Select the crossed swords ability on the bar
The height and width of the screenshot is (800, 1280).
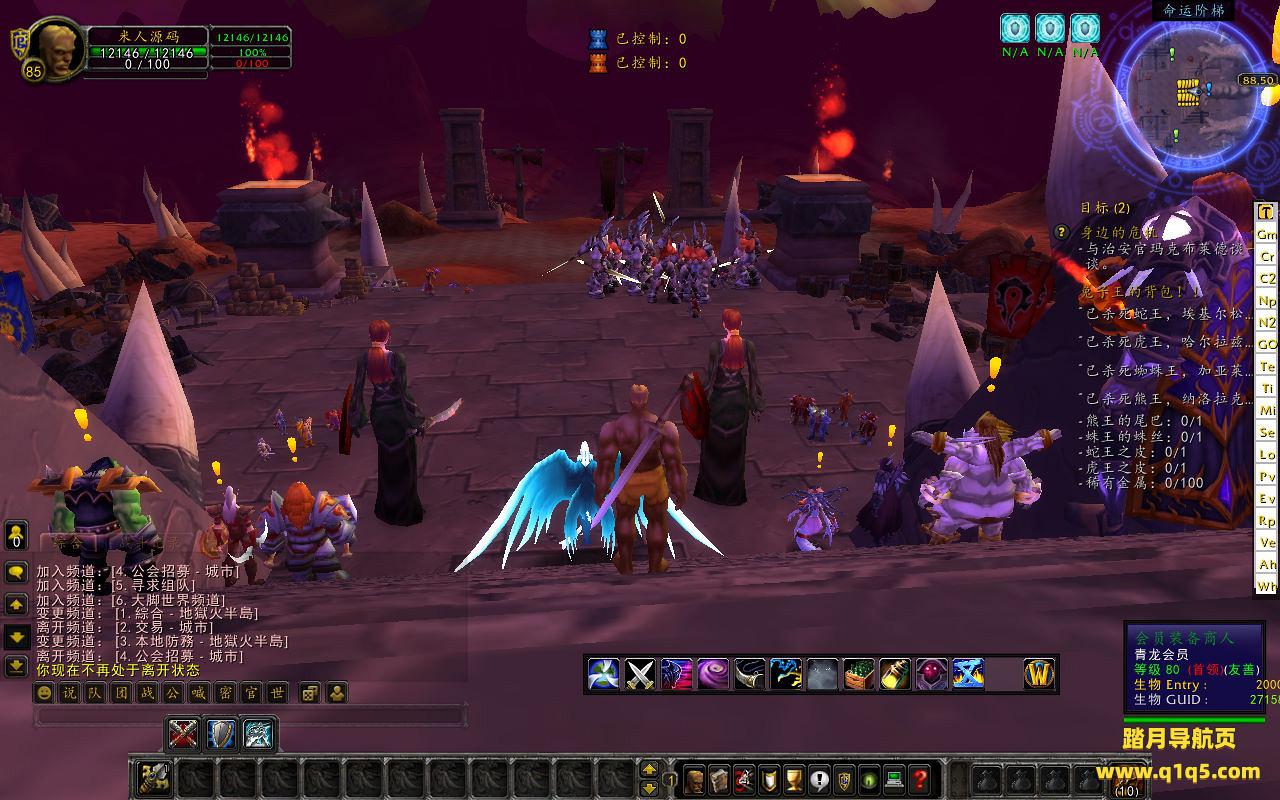(x=640, y=675)
